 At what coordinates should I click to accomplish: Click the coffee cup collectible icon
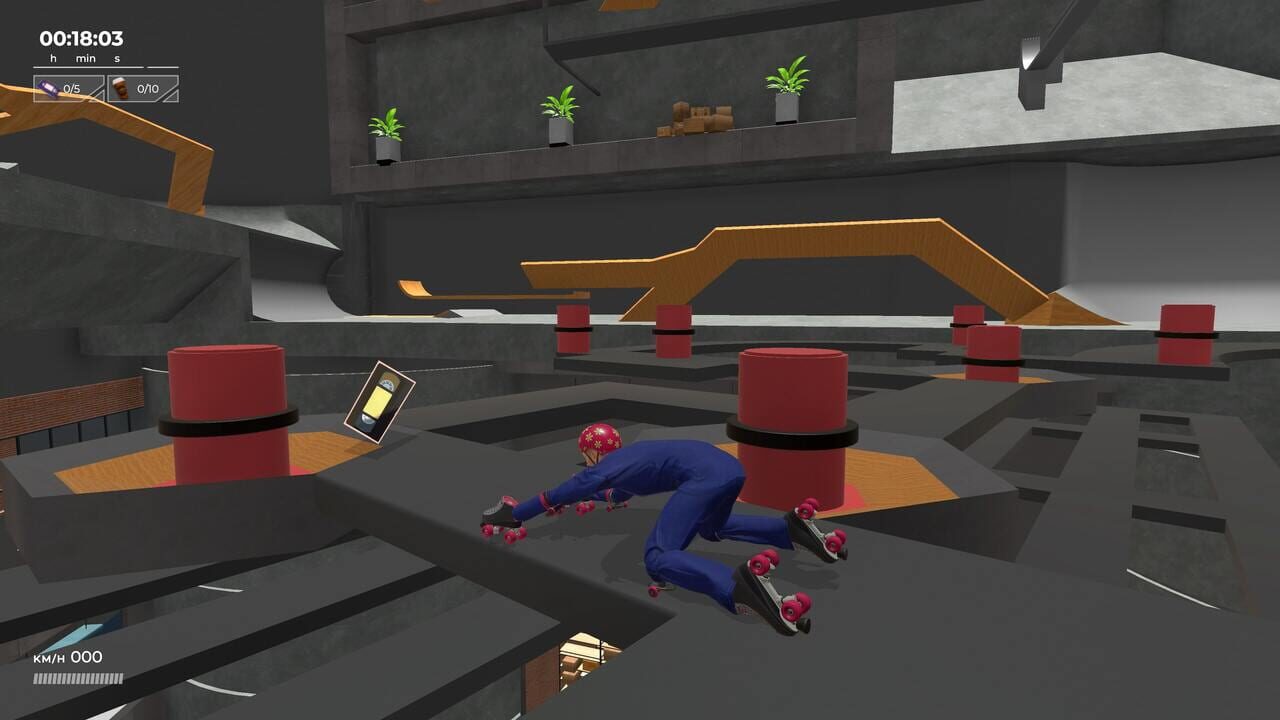(120, 88)
